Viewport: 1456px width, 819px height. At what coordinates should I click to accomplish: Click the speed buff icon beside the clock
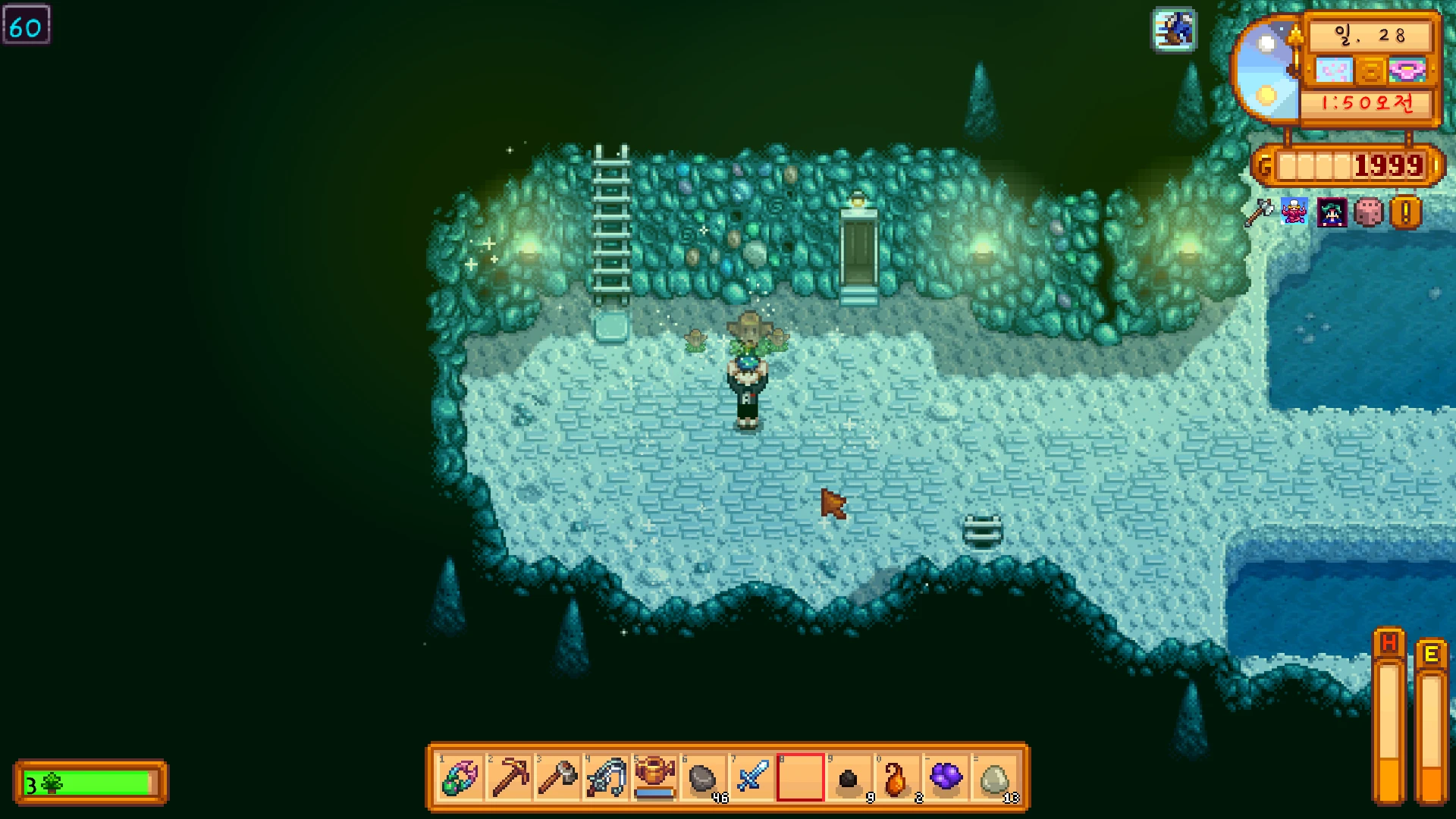tap(1175, 30)
